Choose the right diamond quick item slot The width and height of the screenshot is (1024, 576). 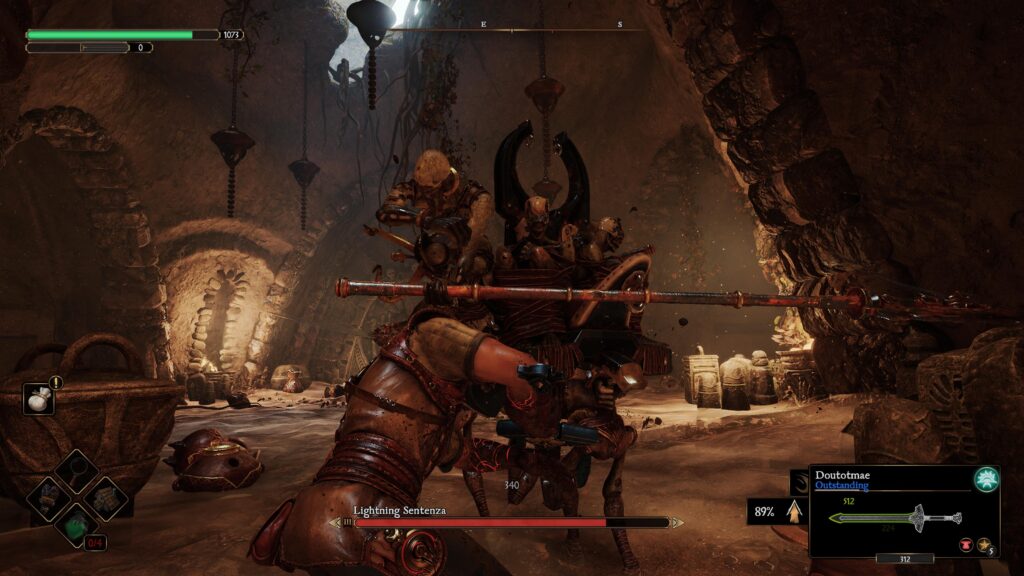click(104, 497)
